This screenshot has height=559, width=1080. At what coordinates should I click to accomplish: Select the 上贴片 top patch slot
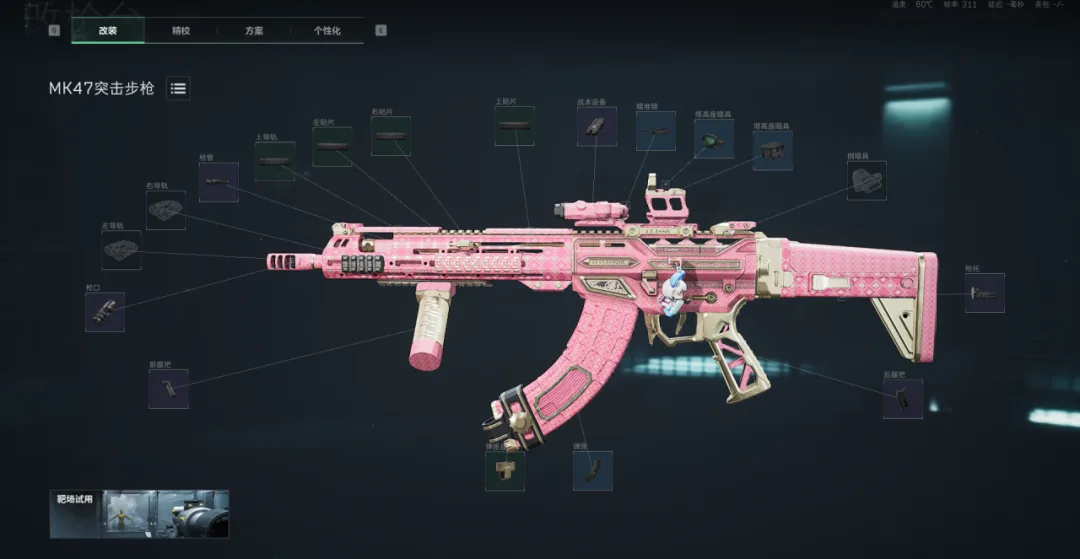point(514,126)
